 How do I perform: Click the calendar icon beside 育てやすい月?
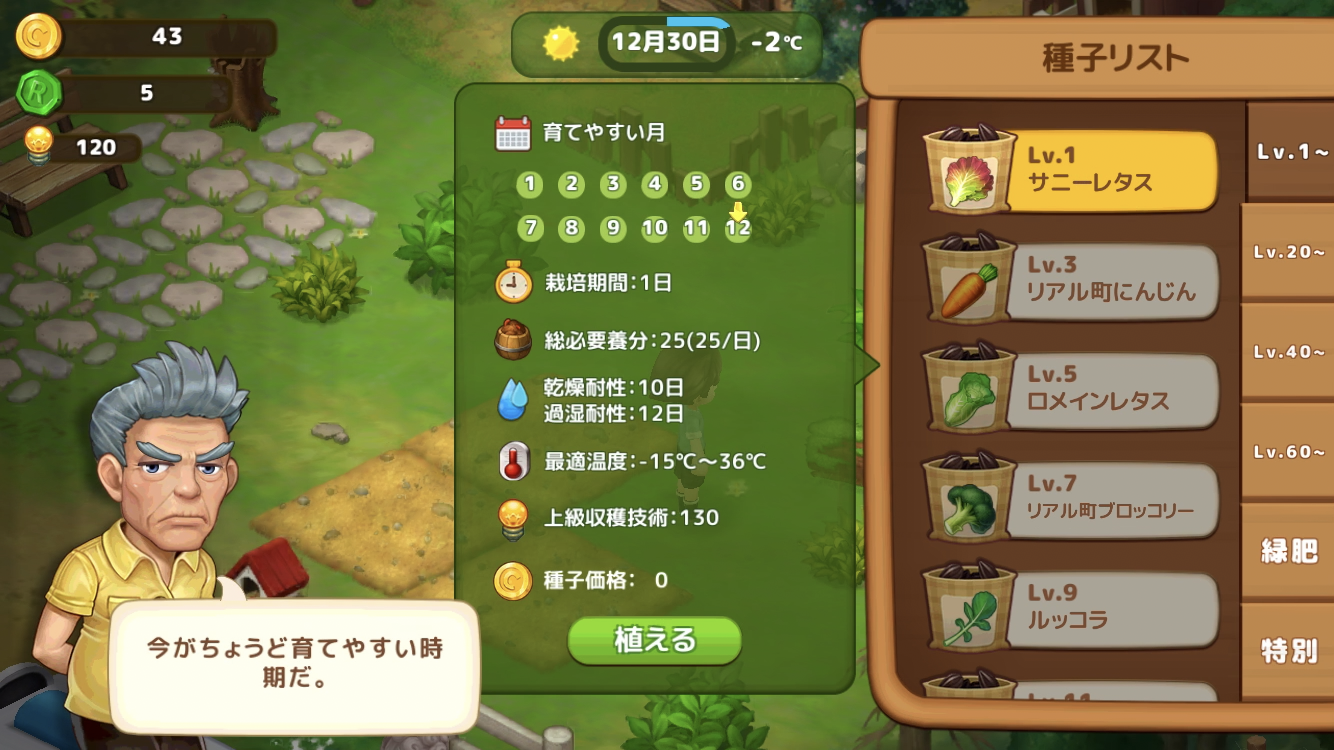512,131
